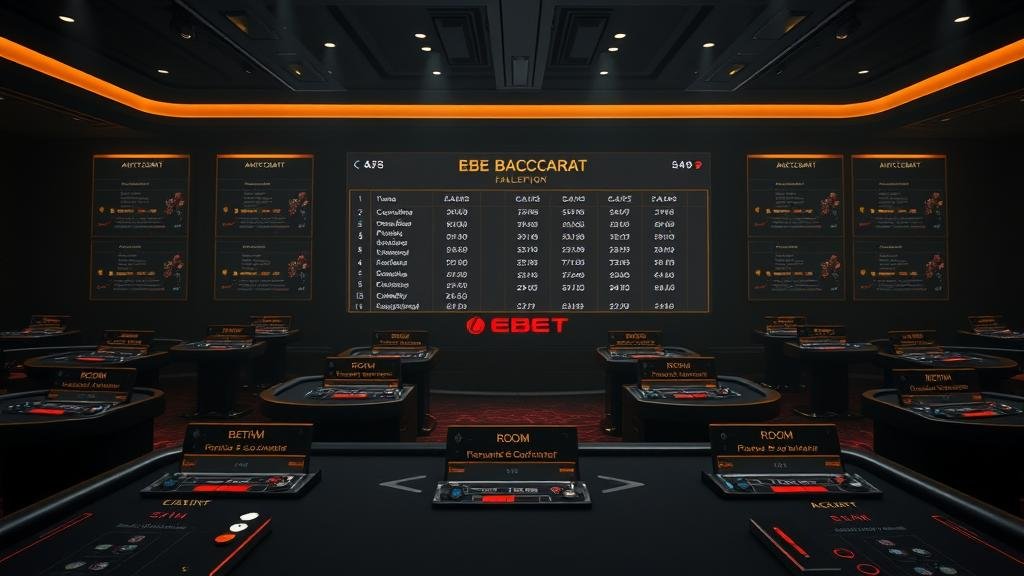
Task: Choose the foreground BETIM room panel
Action: click(246, 447)
